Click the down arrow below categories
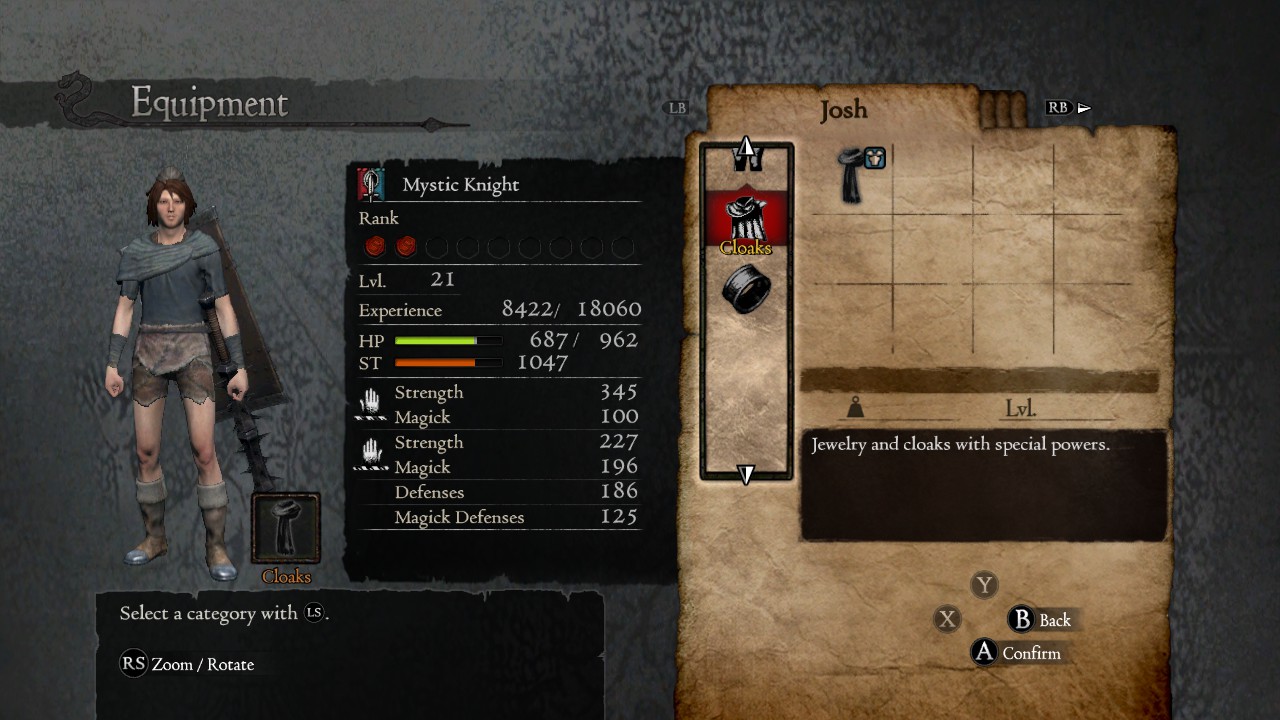The image size is (1280, 720). pos(746,474)
